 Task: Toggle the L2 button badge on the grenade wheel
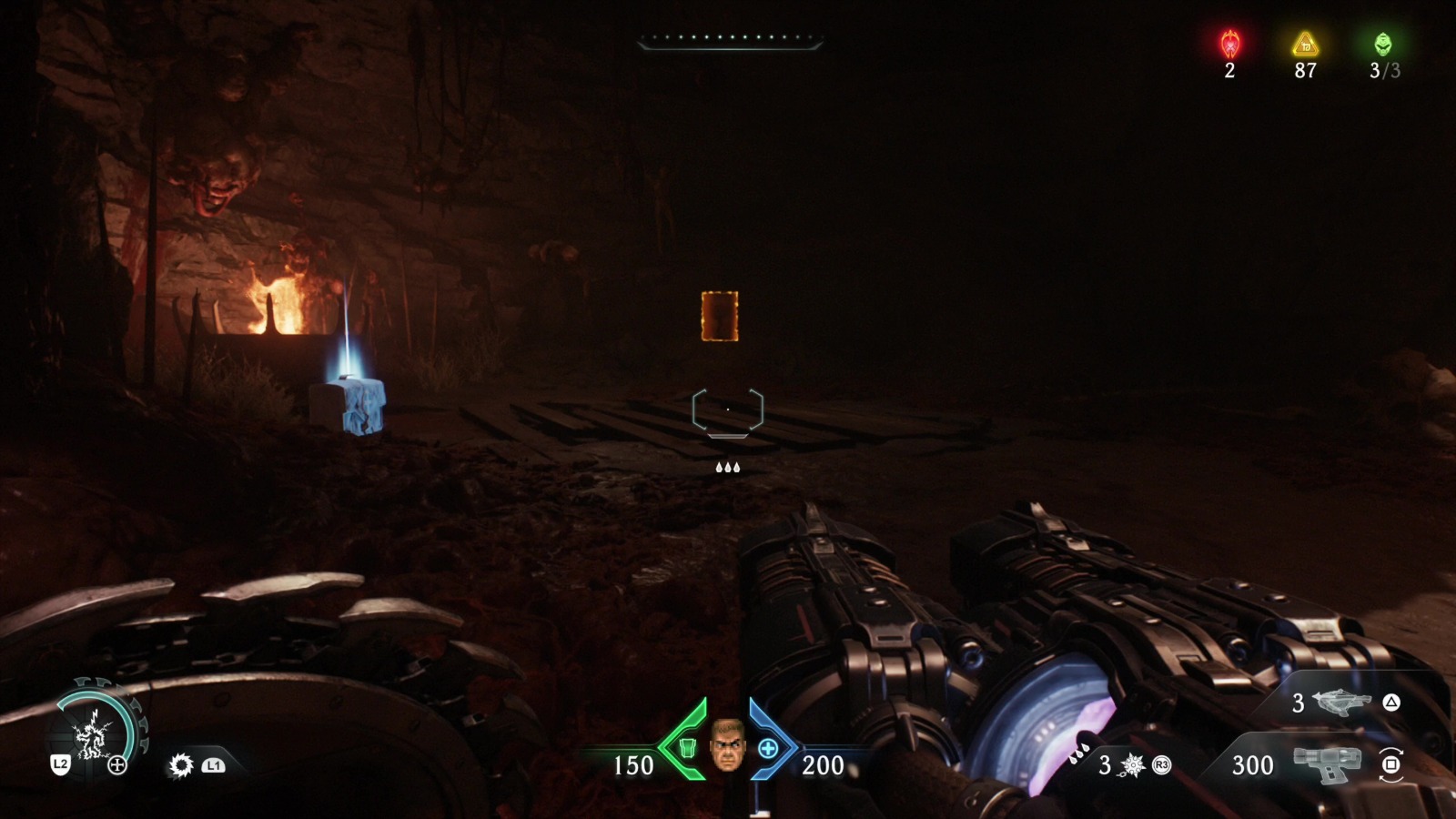point(61,764)
